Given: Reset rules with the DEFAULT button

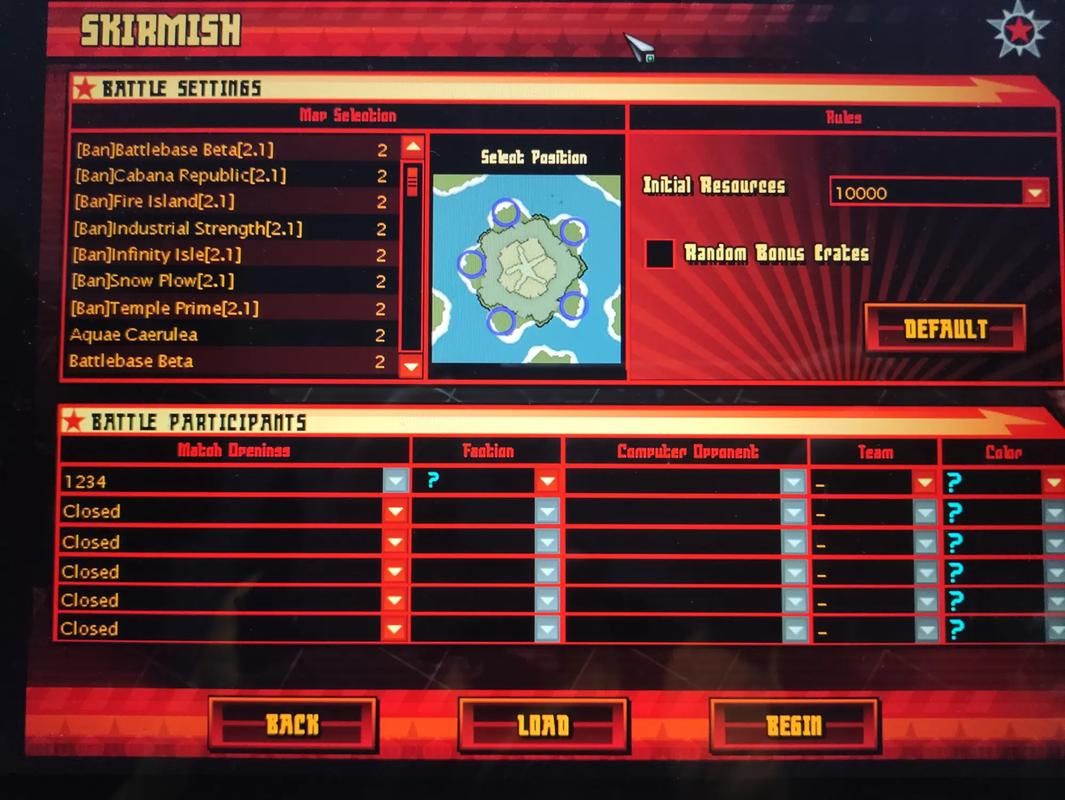Looking at the screenshot, I should point(944,329).
